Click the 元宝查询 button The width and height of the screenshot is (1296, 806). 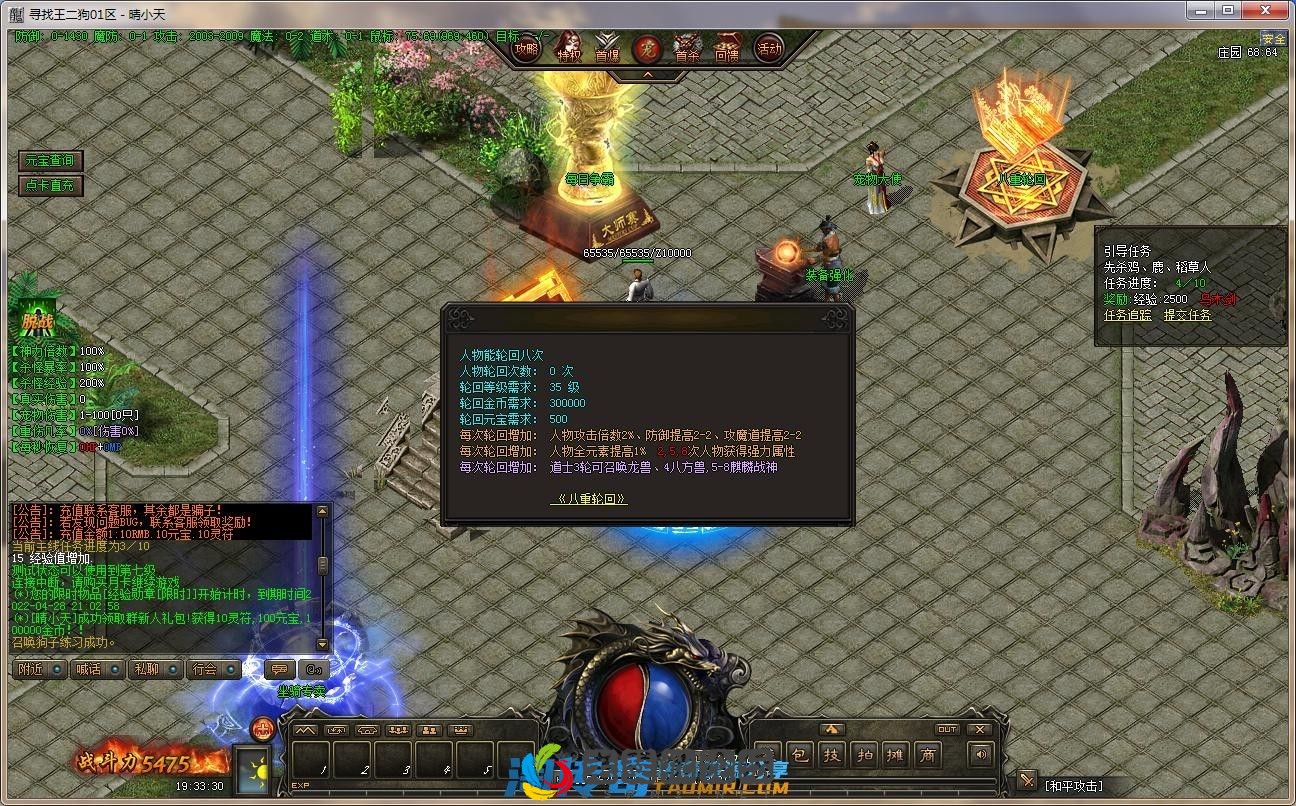pos(48,159)
